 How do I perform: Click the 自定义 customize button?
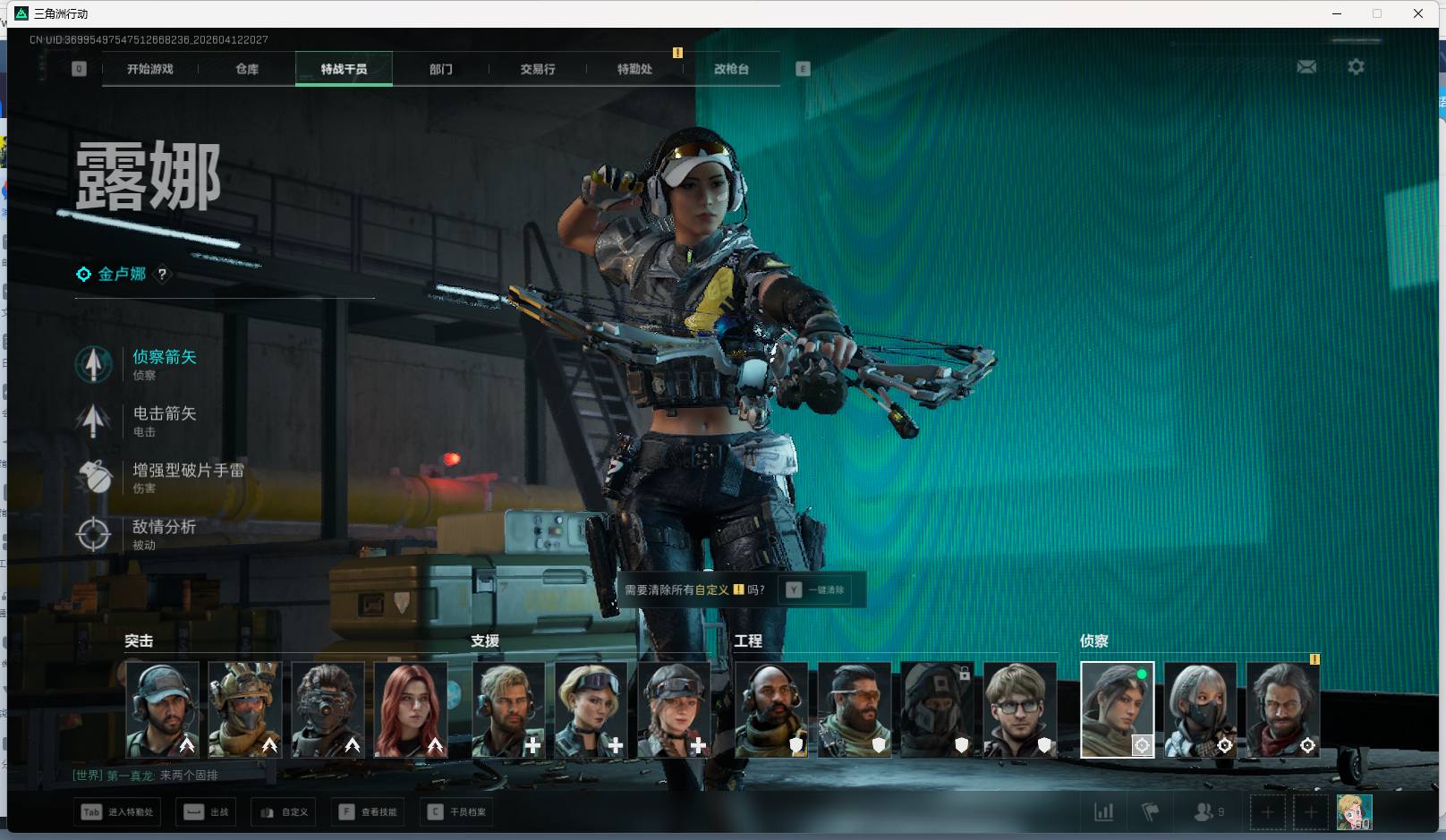pyautogui.click(x=285, y=812)
